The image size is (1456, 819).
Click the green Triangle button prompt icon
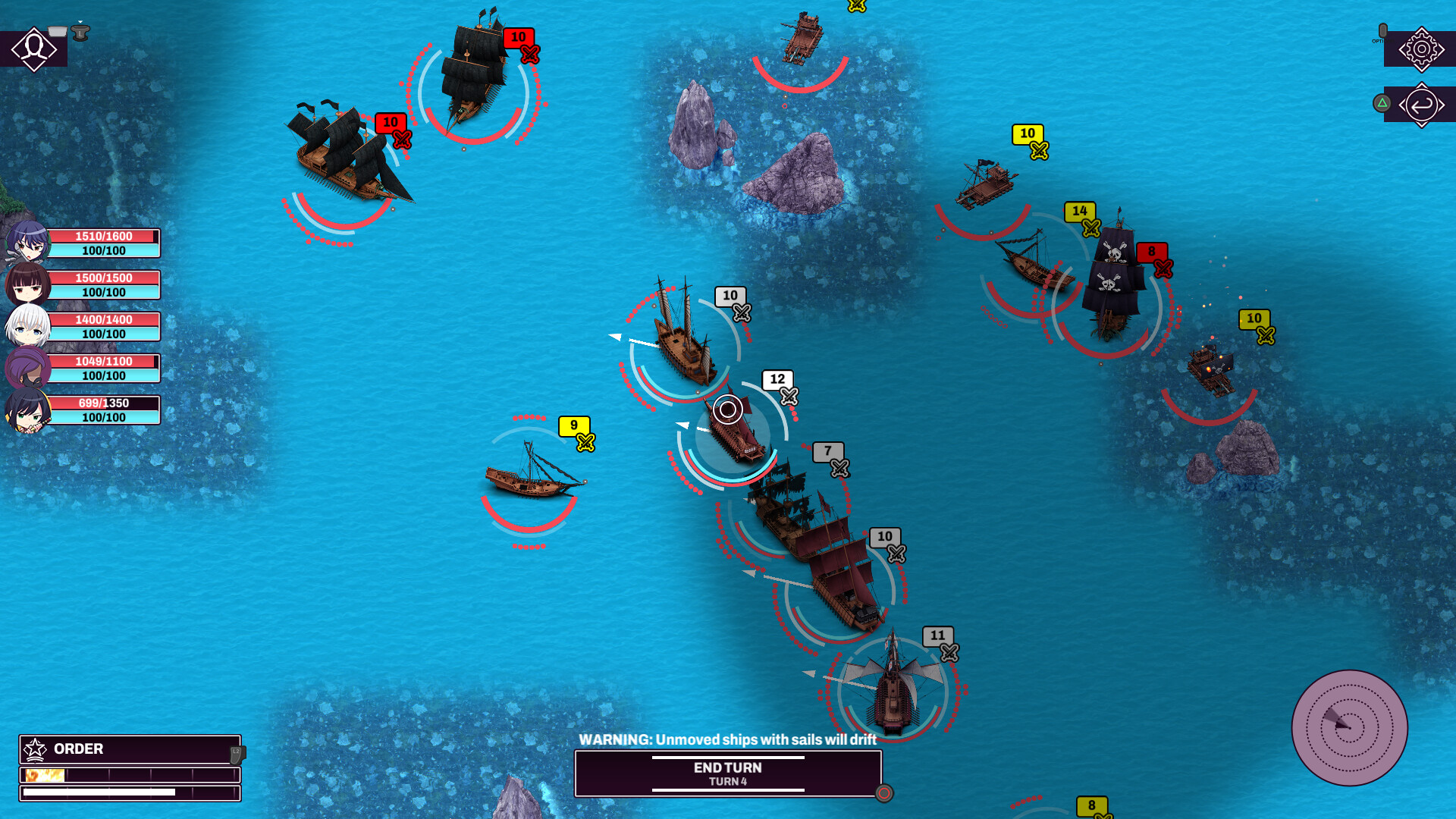point(1382,102)
